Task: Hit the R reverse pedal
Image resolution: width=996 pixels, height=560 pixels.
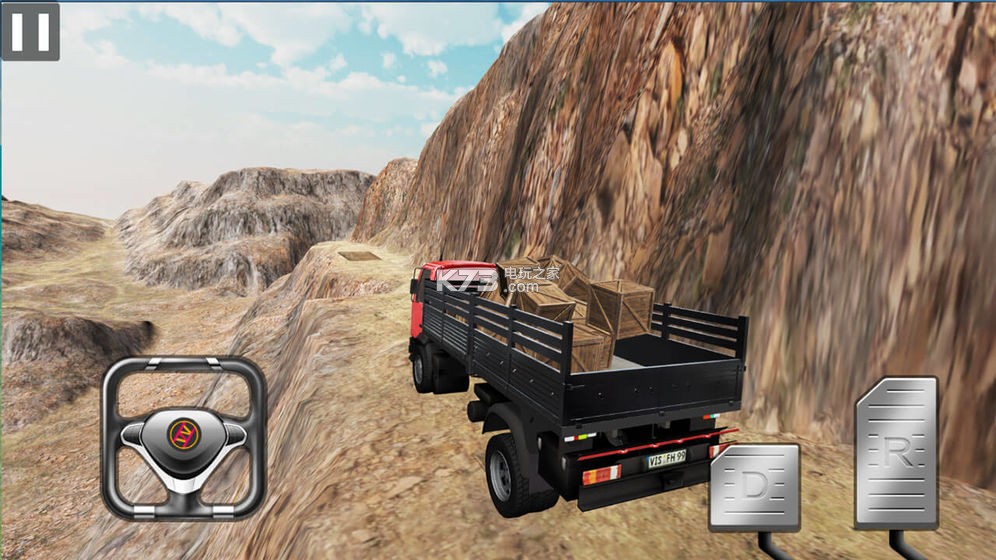Action: (897, 452)
